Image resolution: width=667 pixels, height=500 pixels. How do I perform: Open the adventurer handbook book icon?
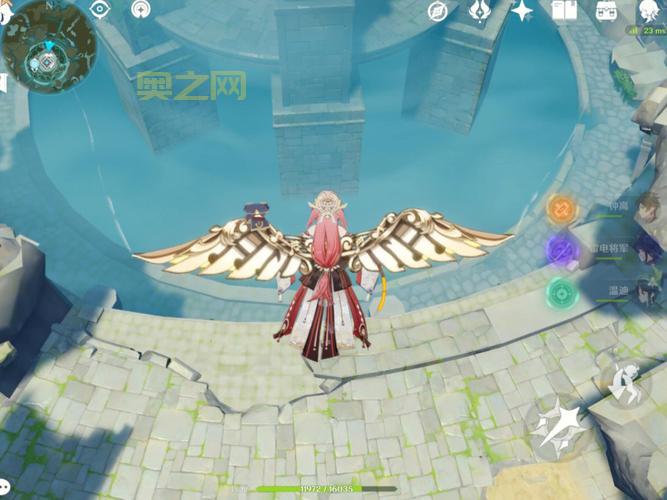(564, 11)
